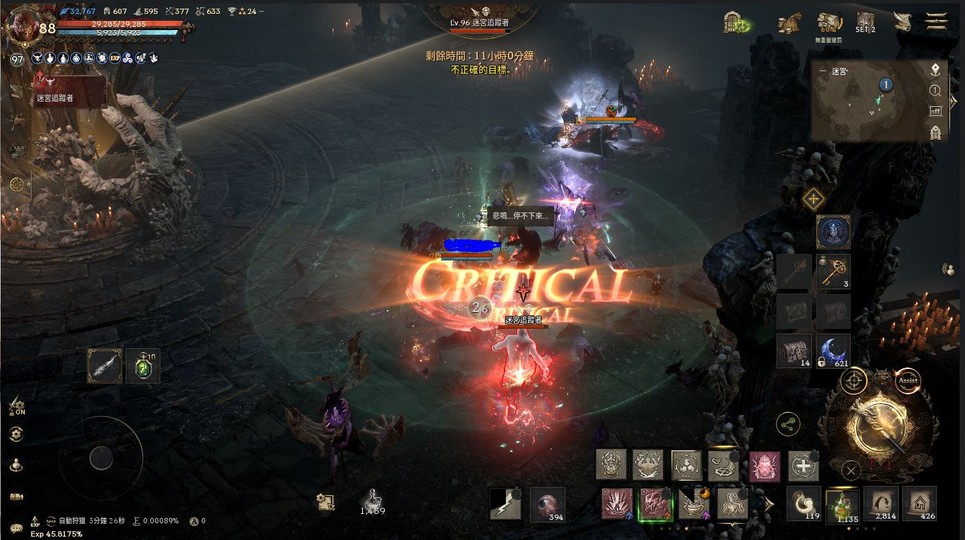Select the 迷宮追蹤者 target panel
The height and width of the screenshot is (540, 965).
[70, 90]
